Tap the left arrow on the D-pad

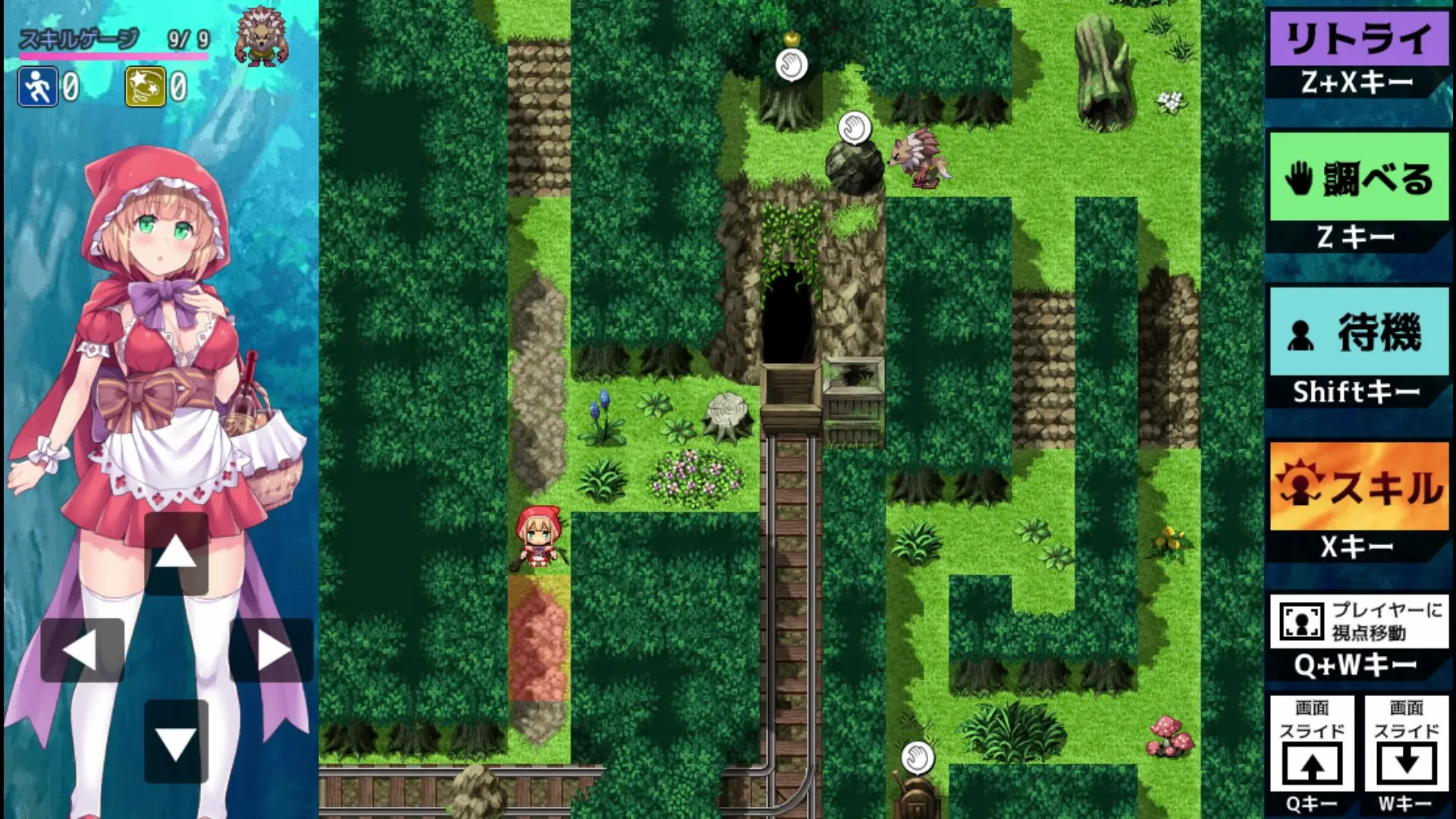click(x=82, y=651)
